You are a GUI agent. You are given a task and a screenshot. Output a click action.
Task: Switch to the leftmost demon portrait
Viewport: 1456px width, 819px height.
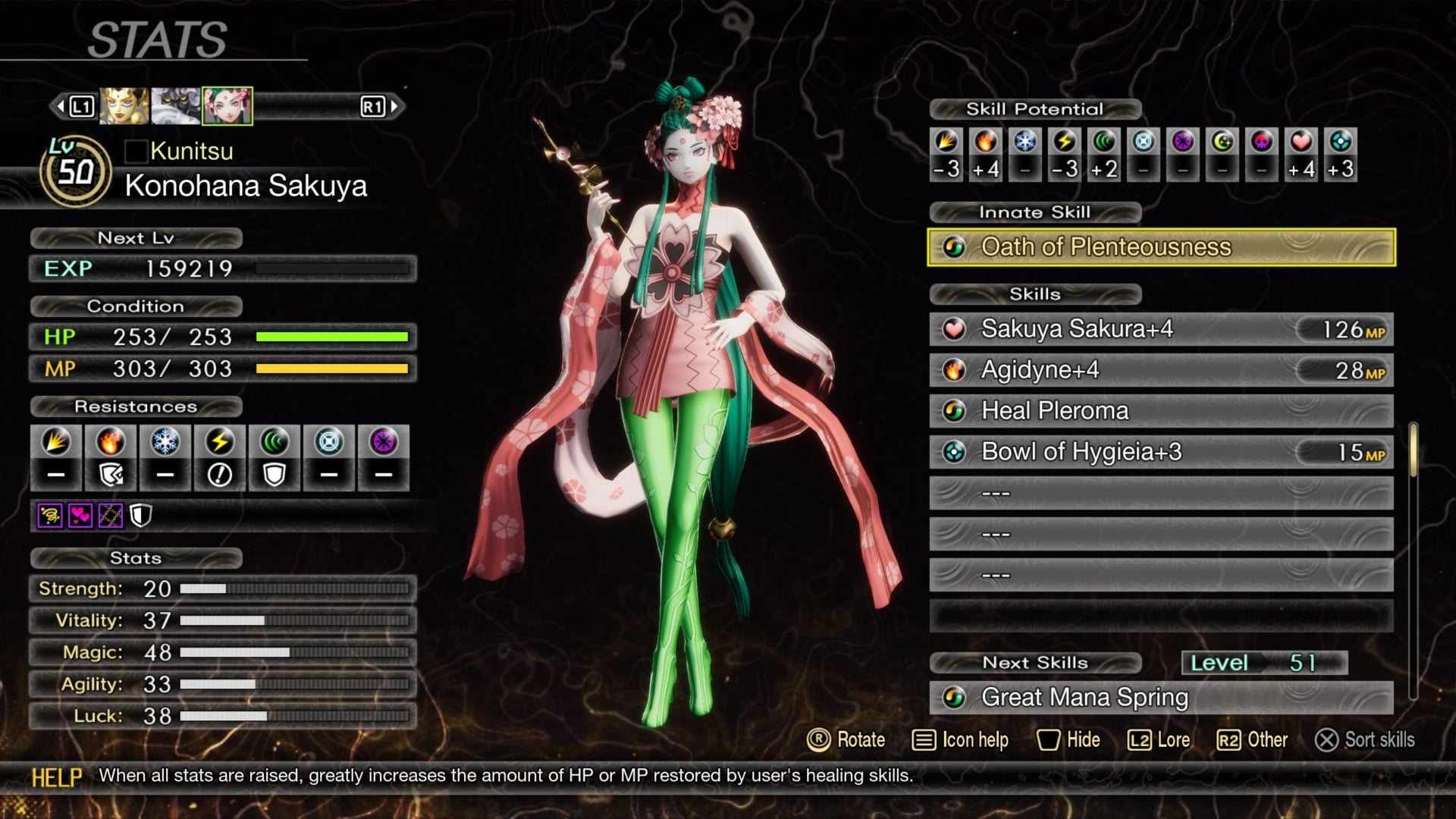pos(124,106)
